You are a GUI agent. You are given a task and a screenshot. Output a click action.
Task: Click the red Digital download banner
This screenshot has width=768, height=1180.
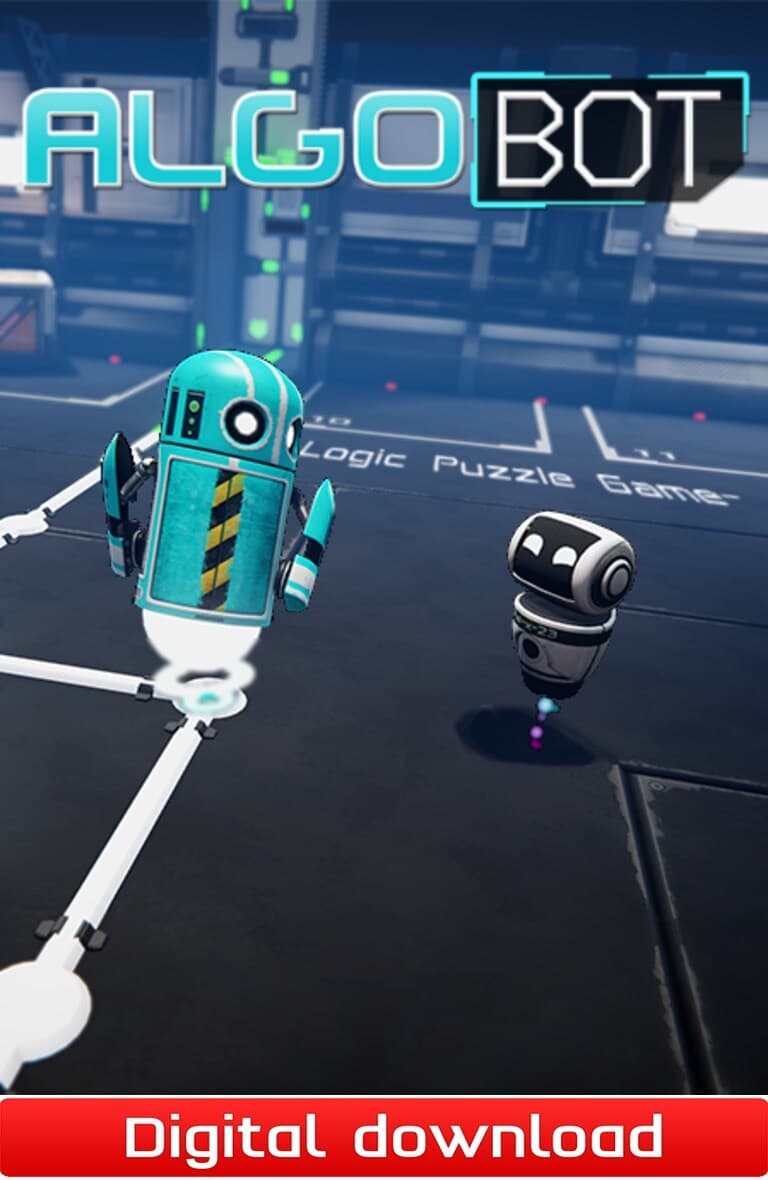(x=384, y=1138)
